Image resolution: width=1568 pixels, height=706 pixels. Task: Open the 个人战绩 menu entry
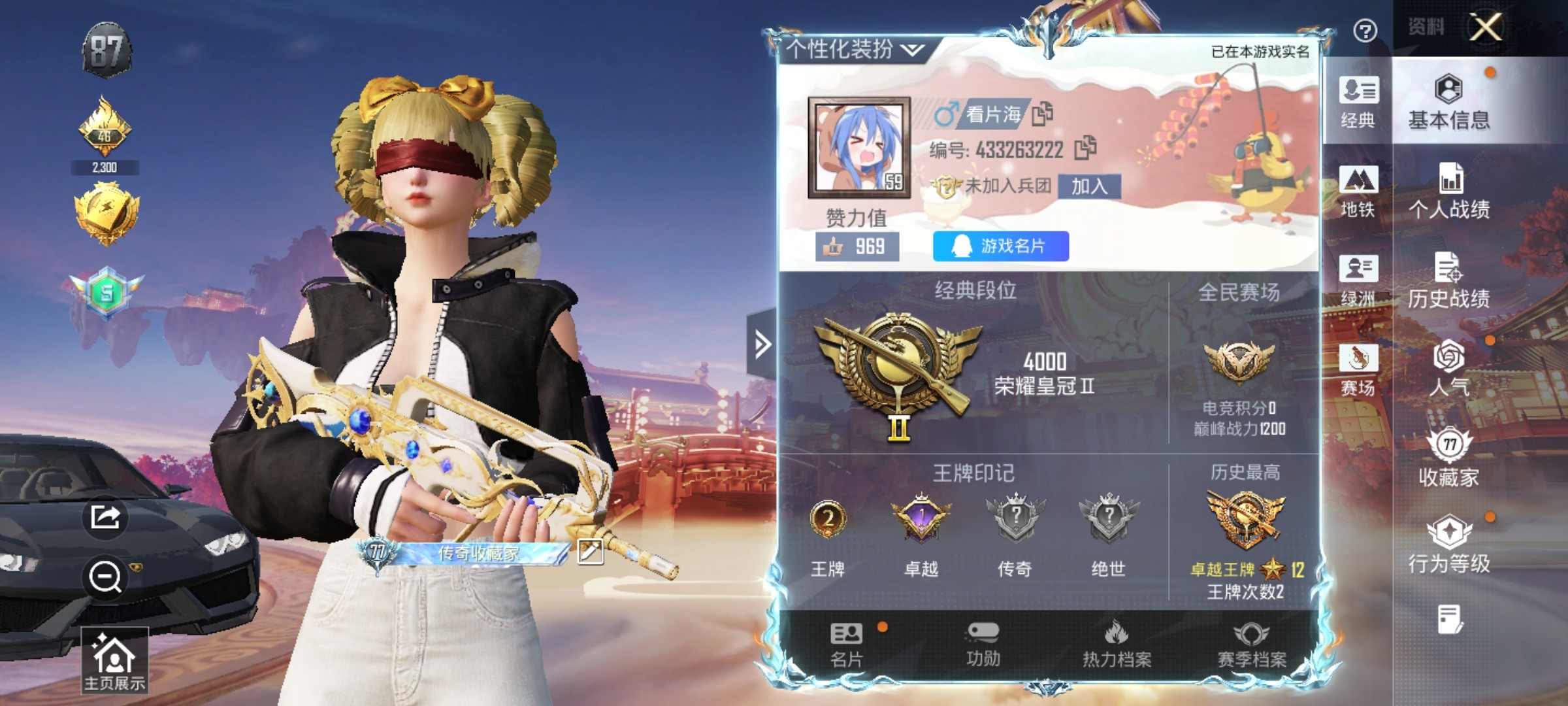1448,191
